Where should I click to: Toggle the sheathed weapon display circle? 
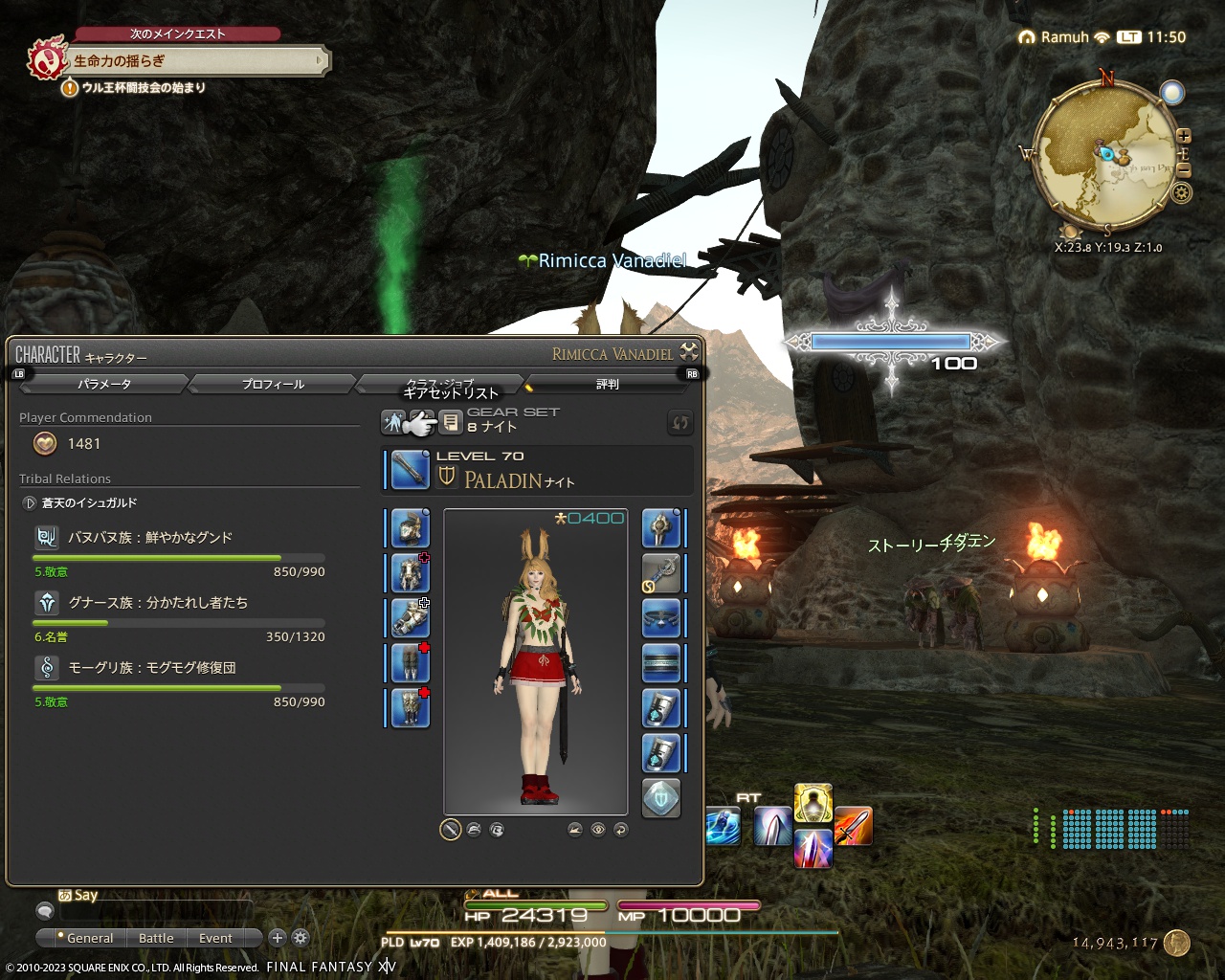point(448,829)
